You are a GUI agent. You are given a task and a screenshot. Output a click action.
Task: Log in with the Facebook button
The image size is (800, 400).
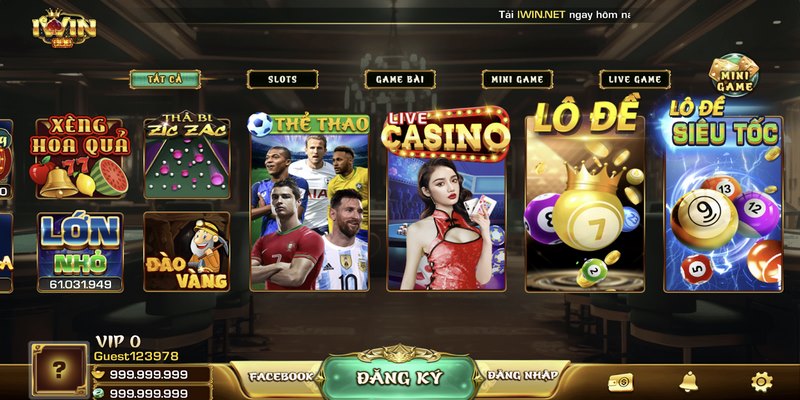click(281, 376)
